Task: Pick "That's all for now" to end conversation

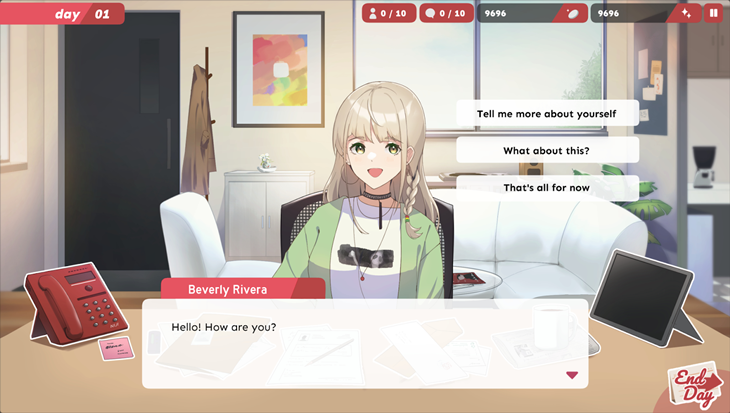Action: (547, 188)
